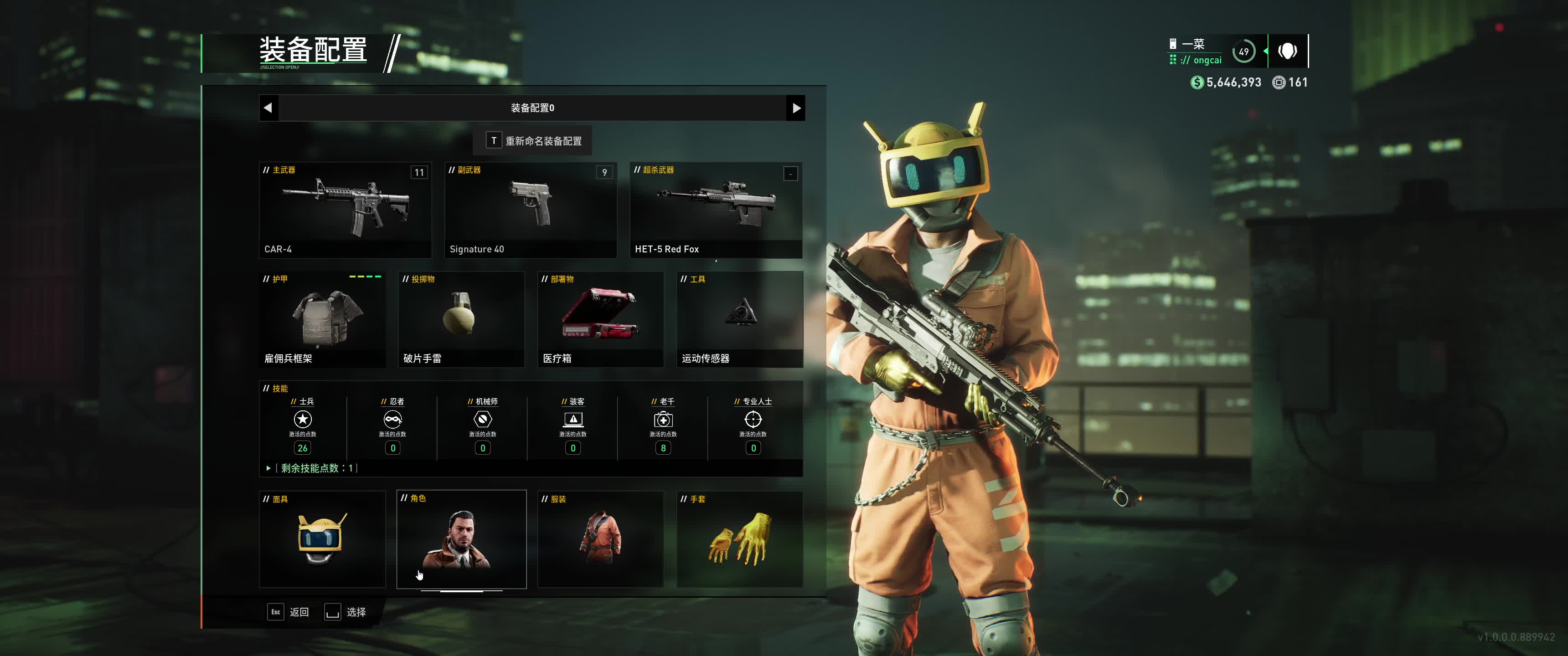Switch to the previous loadout with left arrow
This screenshot has width=1568, height=656.
tap(268, 108)
